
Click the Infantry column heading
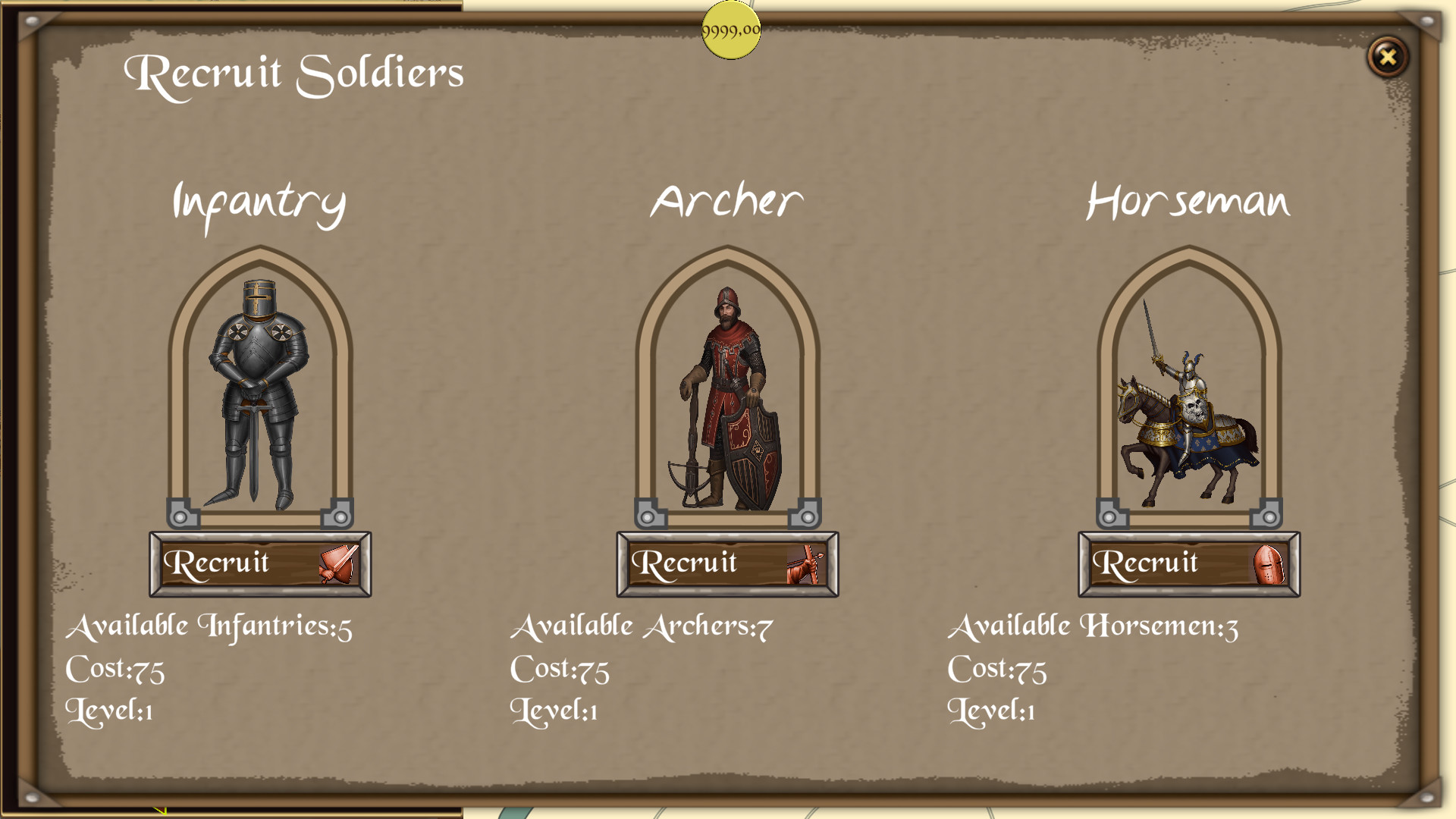click(x=259, y=199)
